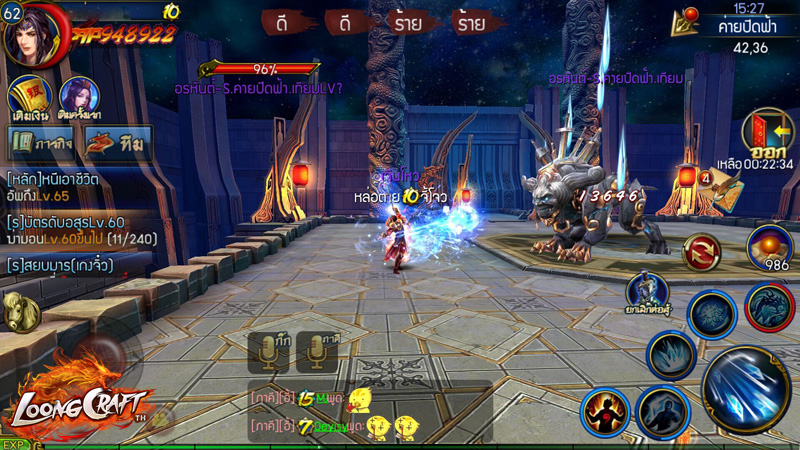Tap the golden horse mount icon
The image size is (800, 450).
(x=18, y=313)
